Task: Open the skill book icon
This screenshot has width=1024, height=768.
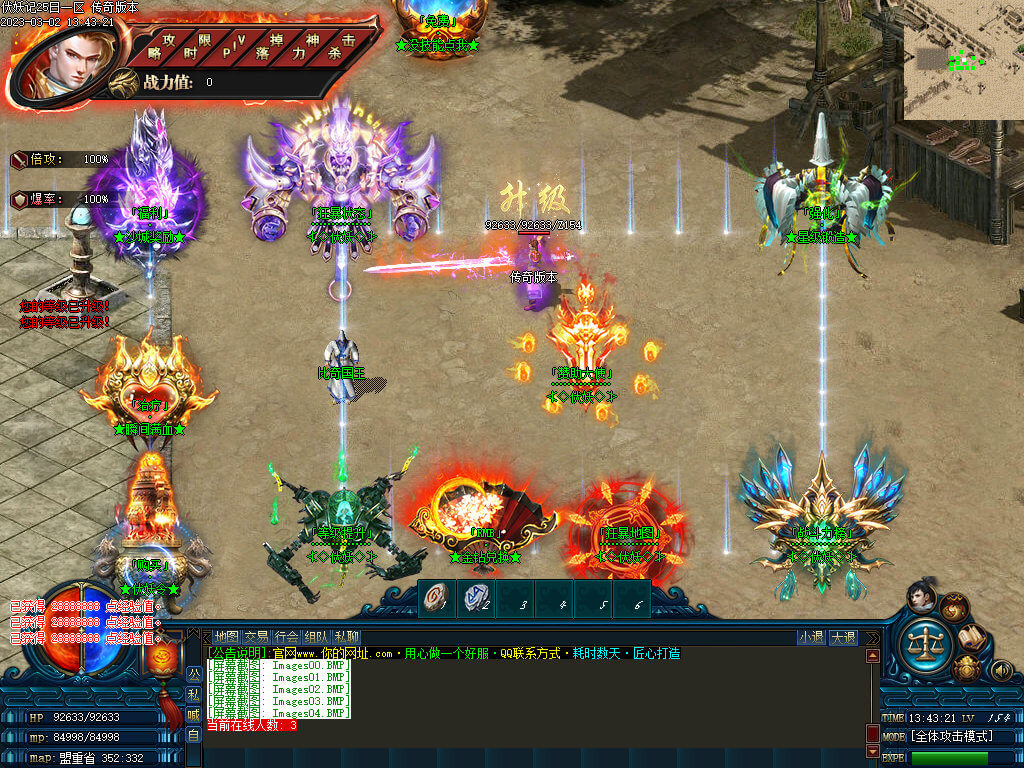Action: [x=971, y=637]
